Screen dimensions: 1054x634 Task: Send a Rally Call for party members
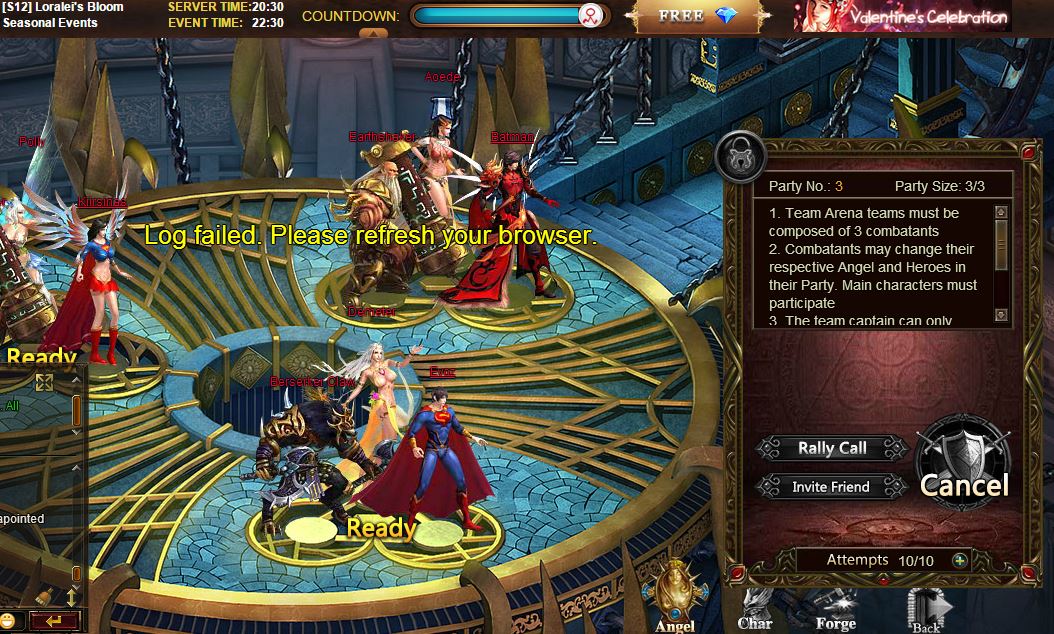tap(832, 448)
